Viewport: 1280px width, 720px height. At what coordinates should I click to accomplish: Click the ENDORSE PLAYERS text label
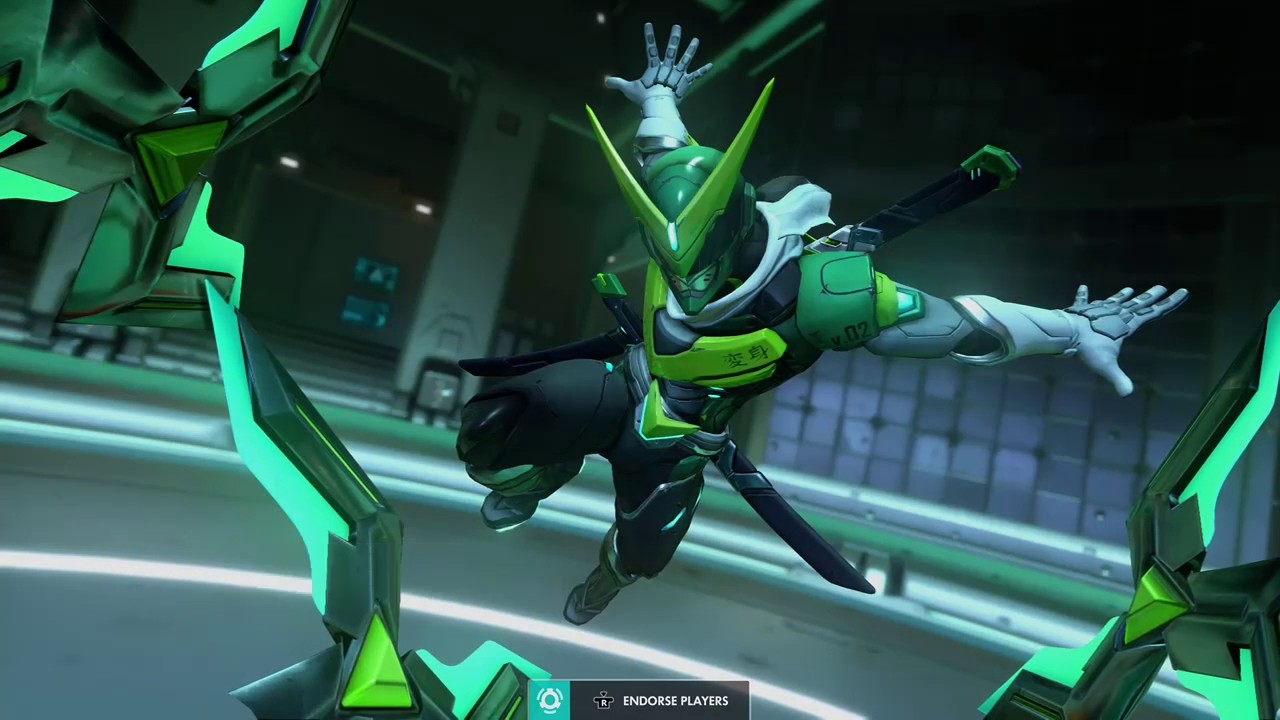pyautogui.click(x=676, y=701)
